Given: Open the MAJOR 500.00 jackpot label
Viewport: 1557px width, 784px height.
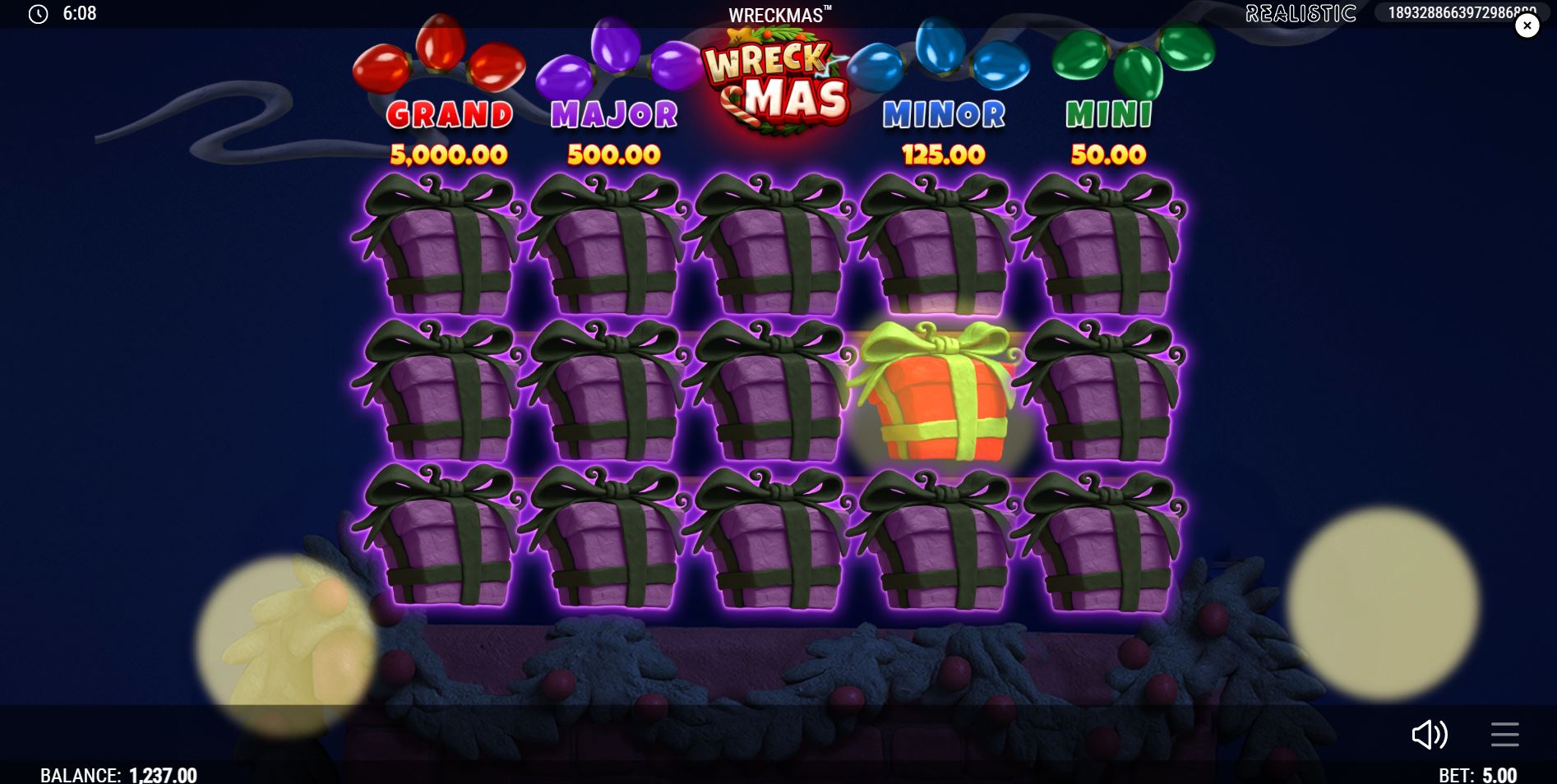Looking at the screenshot, I should click(612, 133).
